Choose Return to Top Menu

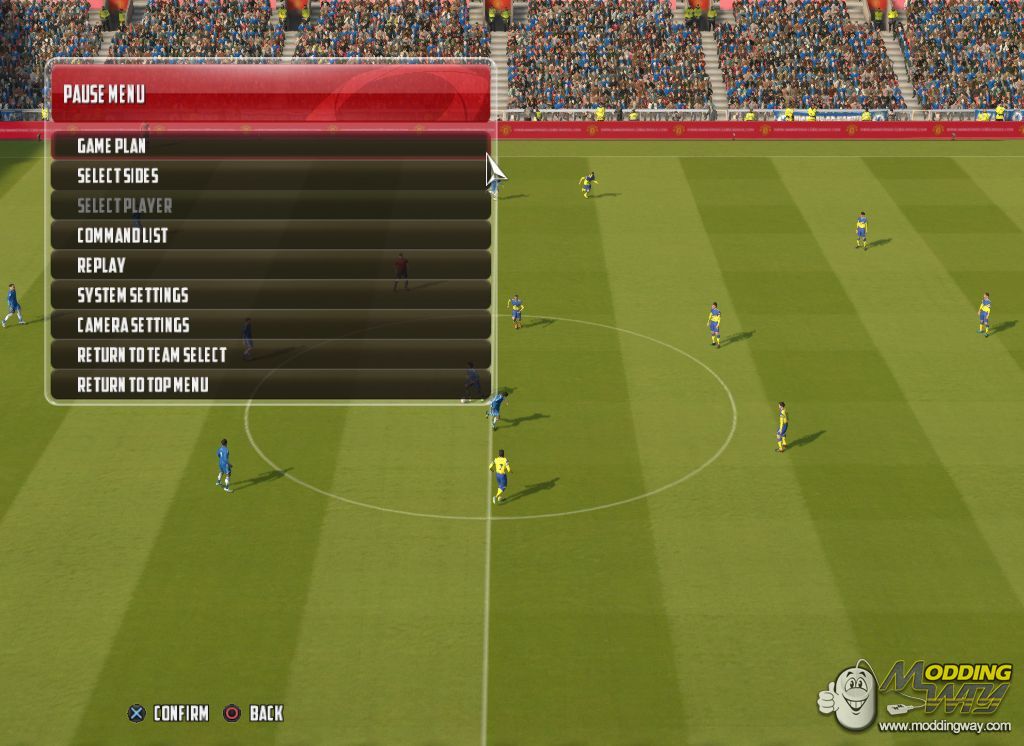143,385
